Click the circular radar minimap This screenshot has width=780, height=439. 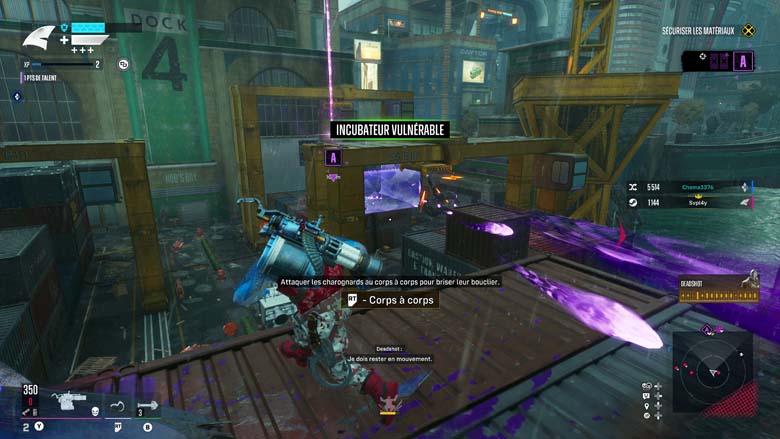[712, 370]
